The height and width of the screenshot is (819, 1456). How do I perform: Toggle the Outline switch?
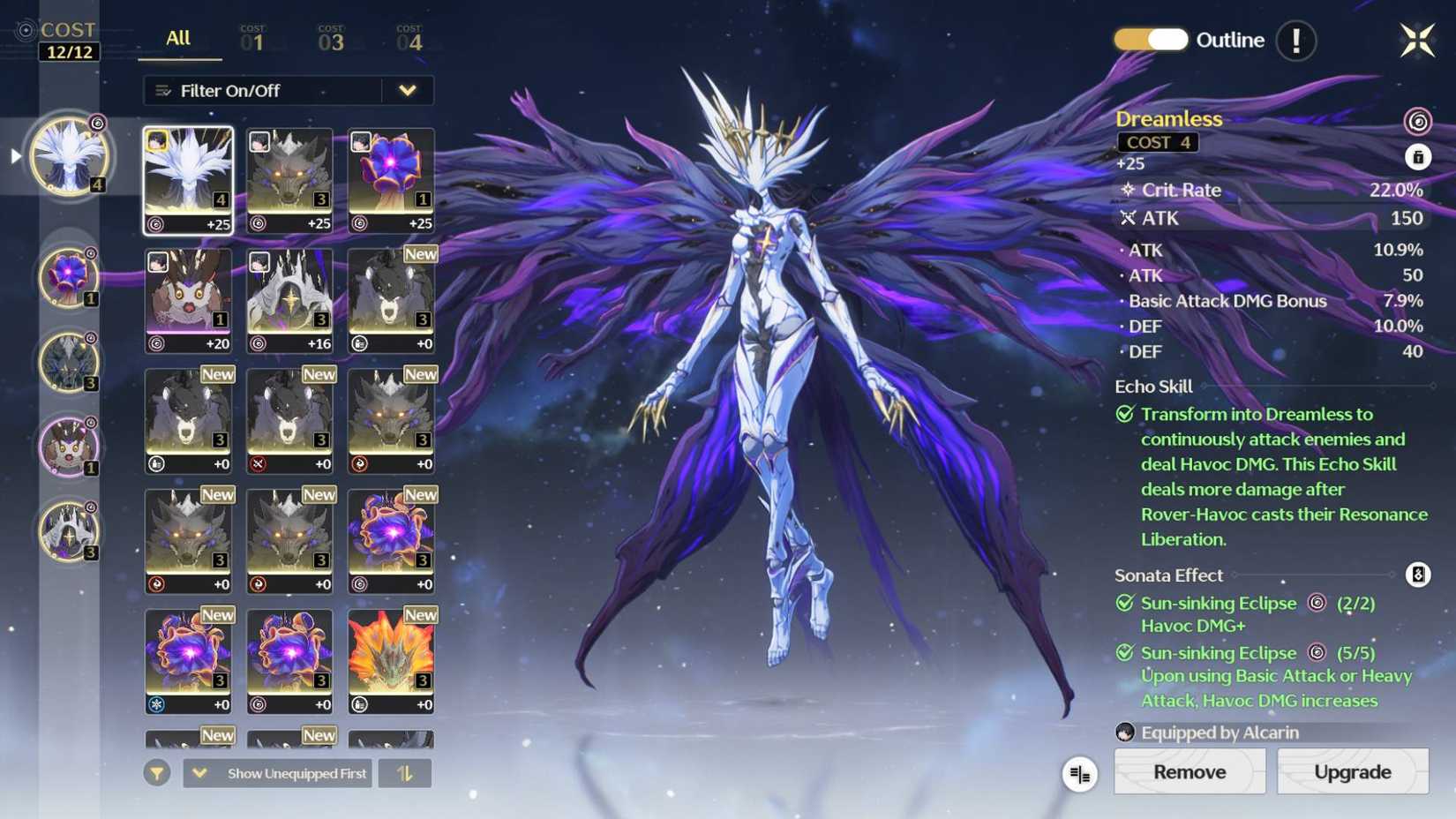pyautogui.click(x=1151, y=40)
